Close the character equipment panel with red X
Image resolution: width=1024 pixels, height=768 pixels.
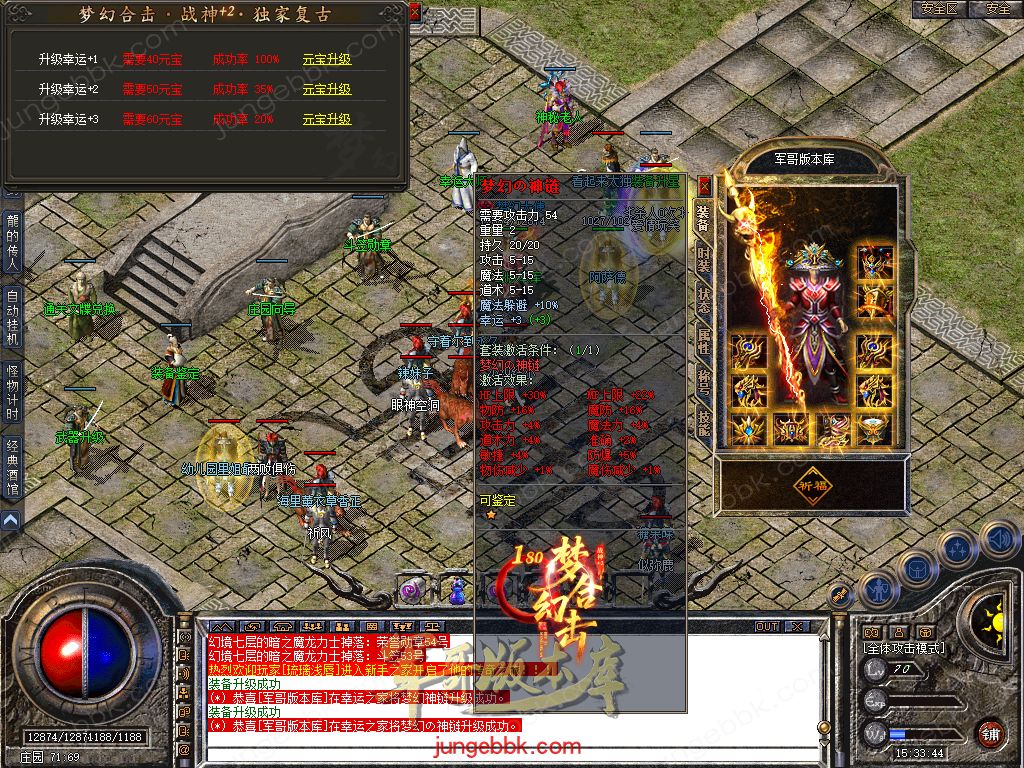click(704, 185)
